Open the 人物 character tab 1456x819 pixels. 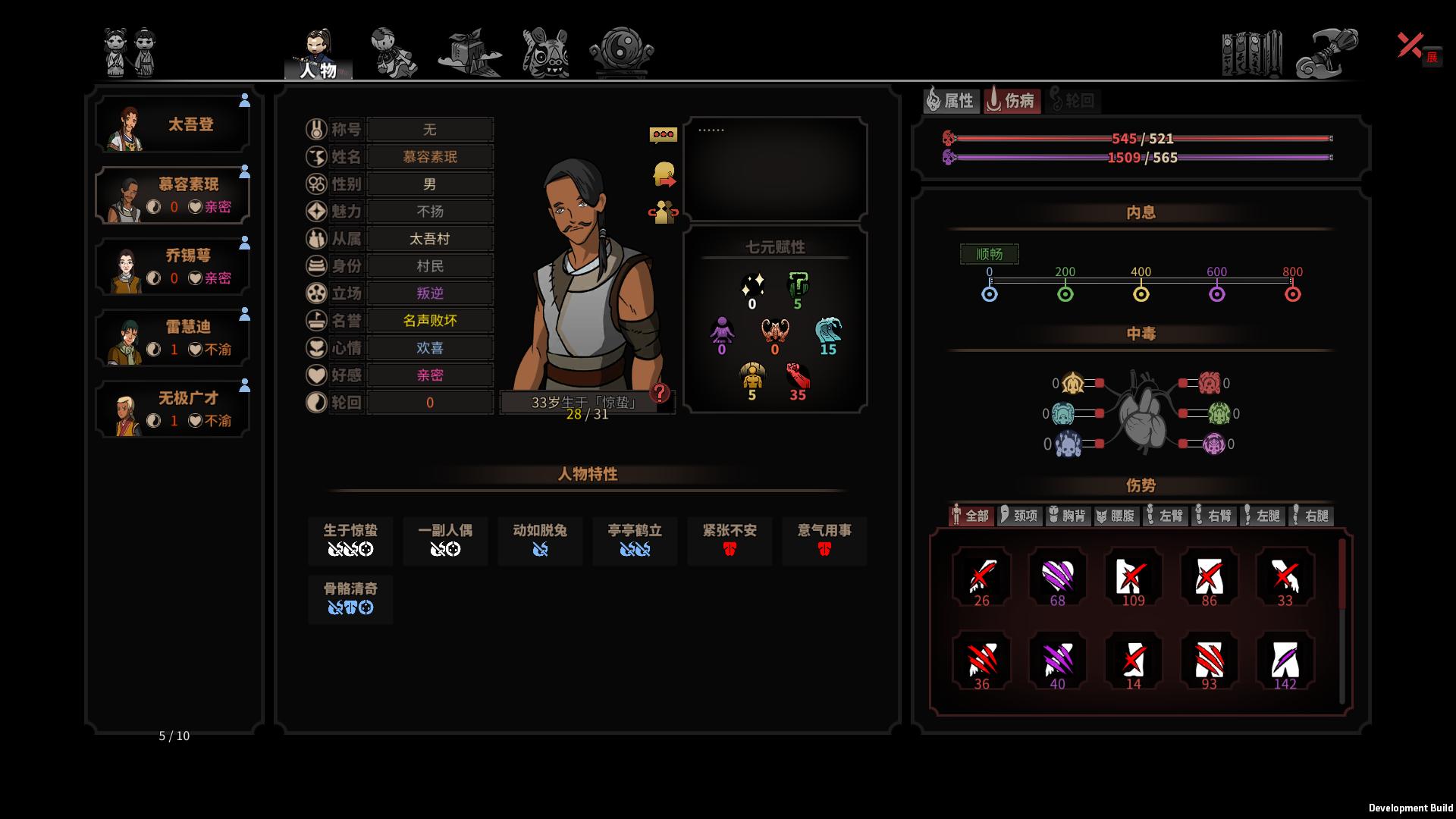318,55
